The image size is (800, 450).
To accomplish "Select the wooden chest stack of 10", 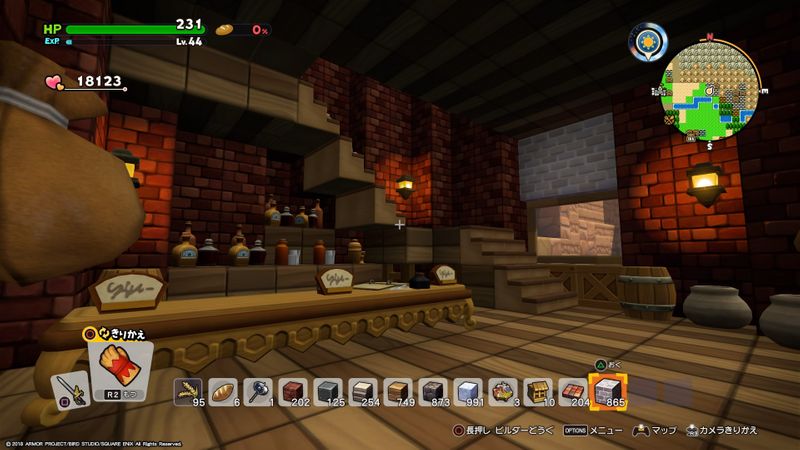I will 538,392.
